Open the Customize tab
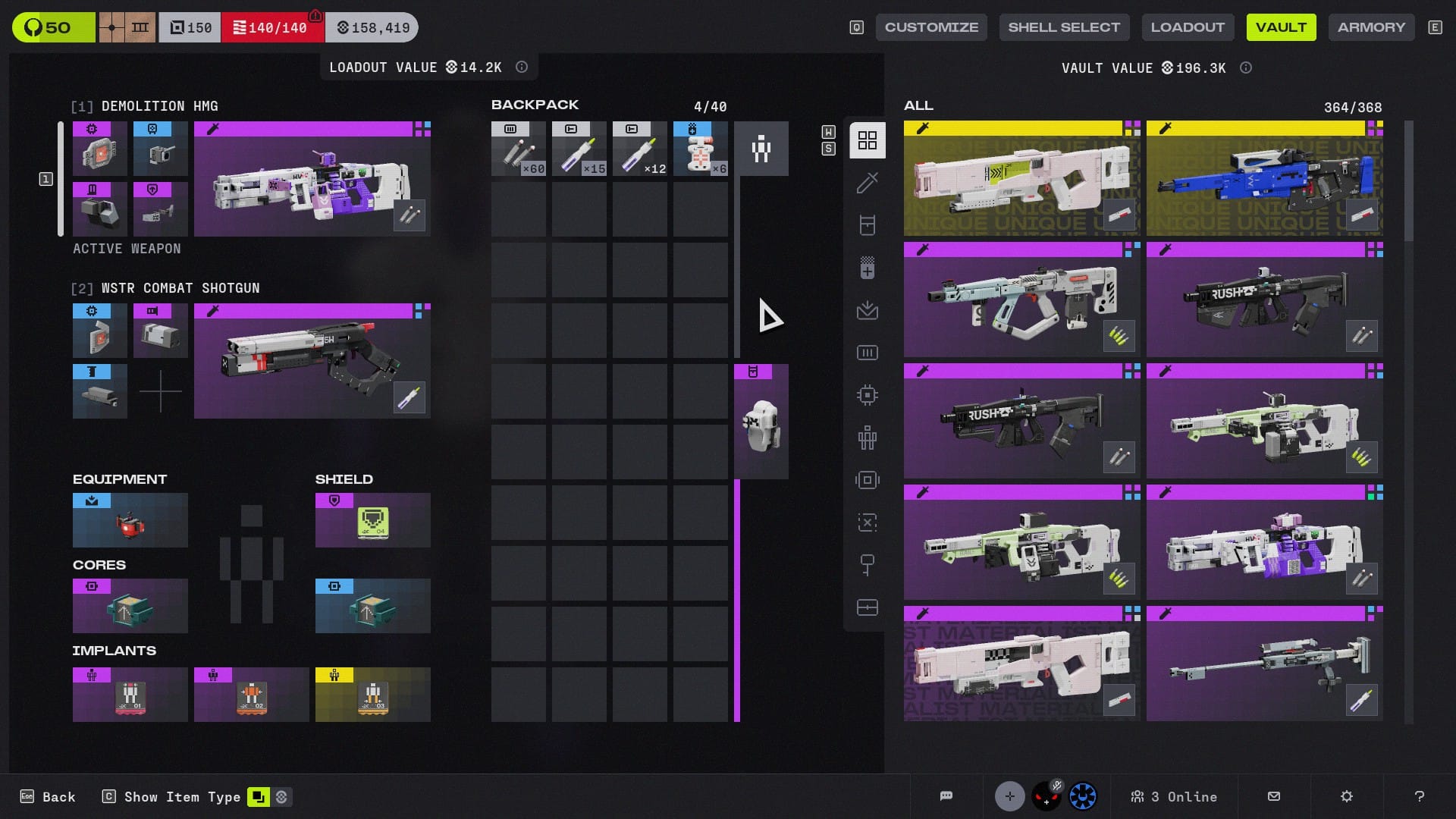1456x819 pixels. click(931, 27)
